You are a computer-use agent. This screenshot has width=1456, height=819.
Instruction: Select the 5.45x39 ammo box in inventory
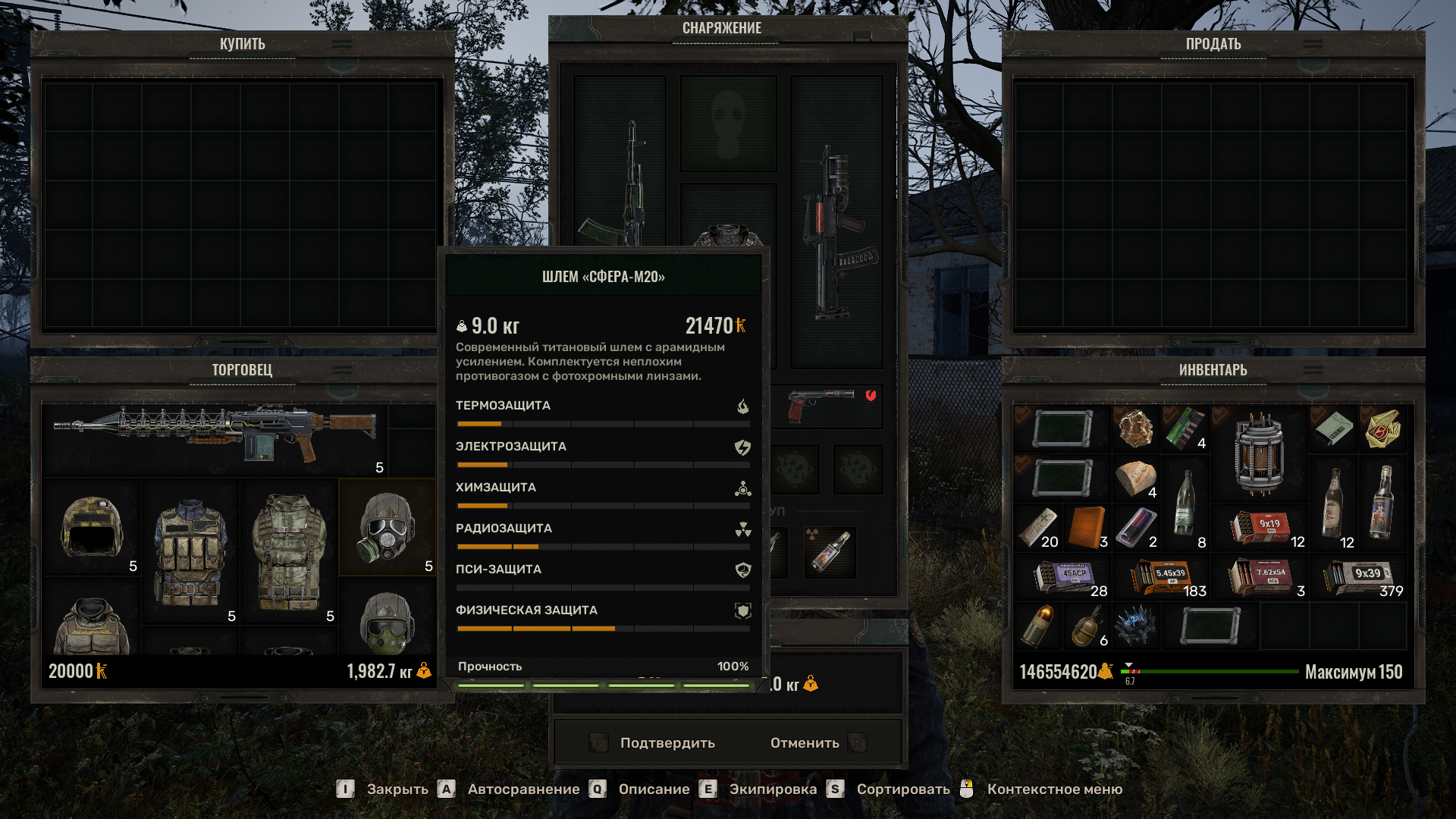(x=1164, y=576)
